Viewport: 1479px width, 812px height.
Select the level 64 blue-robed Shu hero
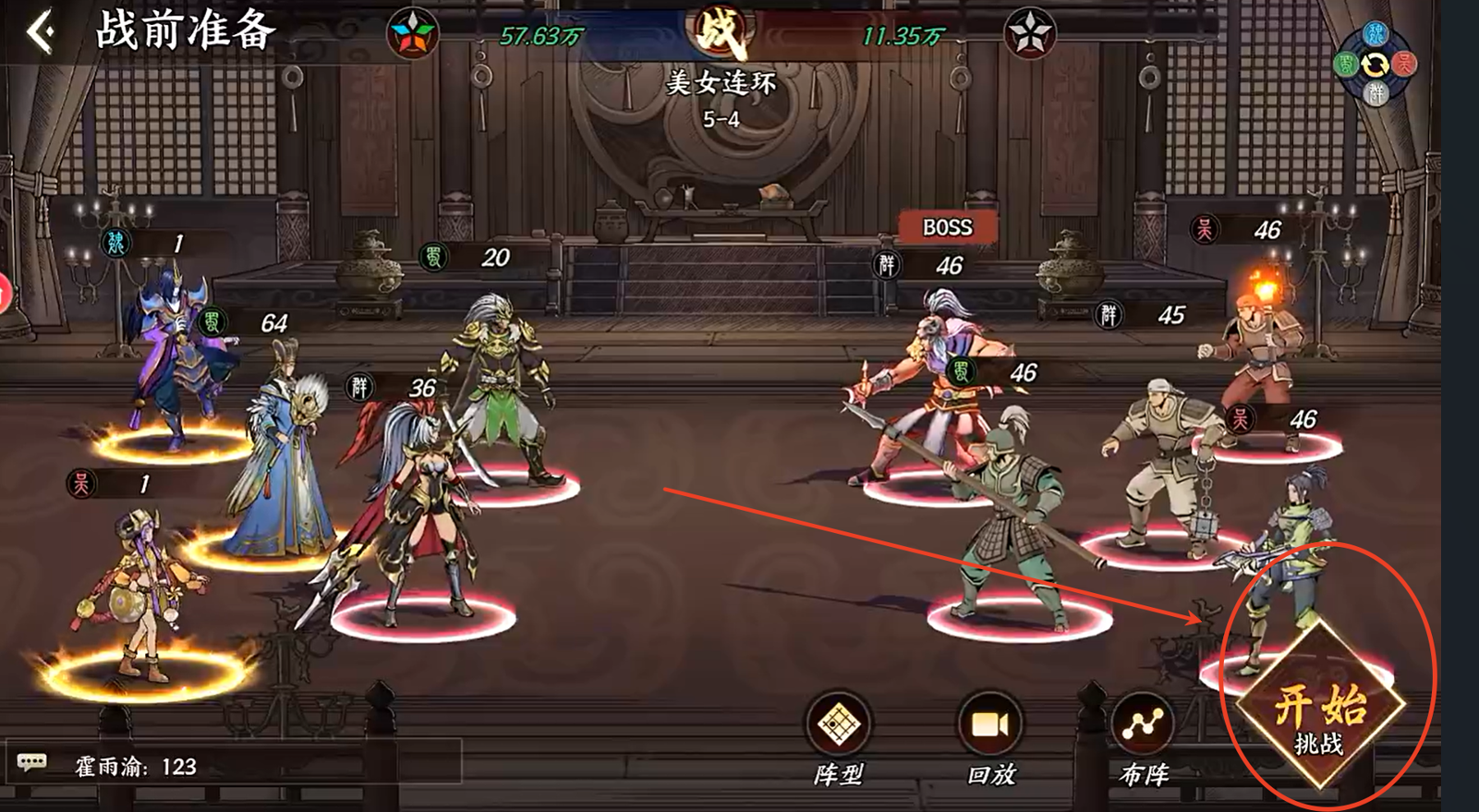click(x=278, y=462)
